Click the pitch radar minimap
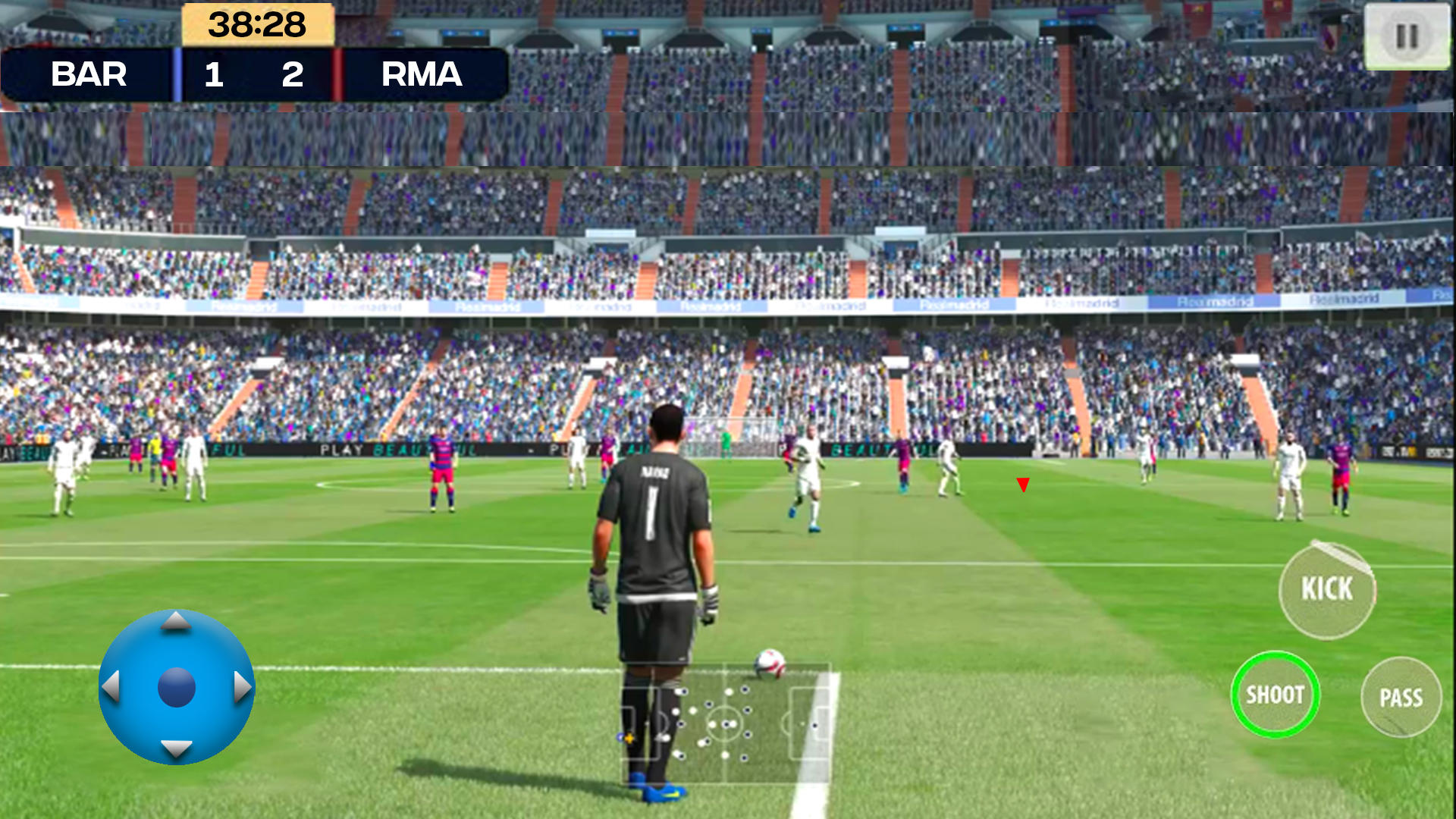Screen dimensions: 1456x819 tap(726, 724)
